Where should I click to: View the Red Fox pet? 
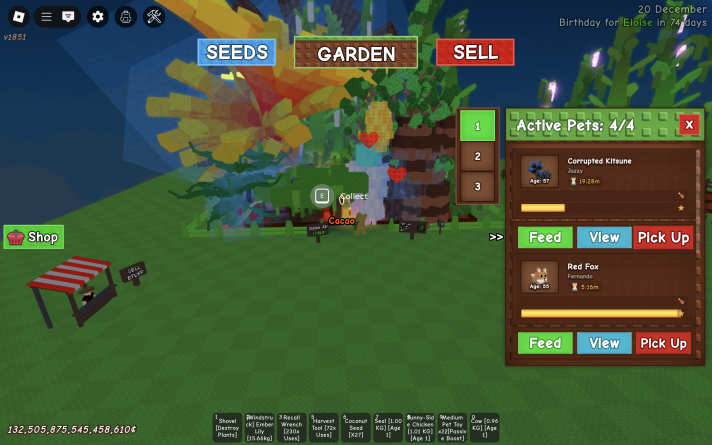(604, 343)
